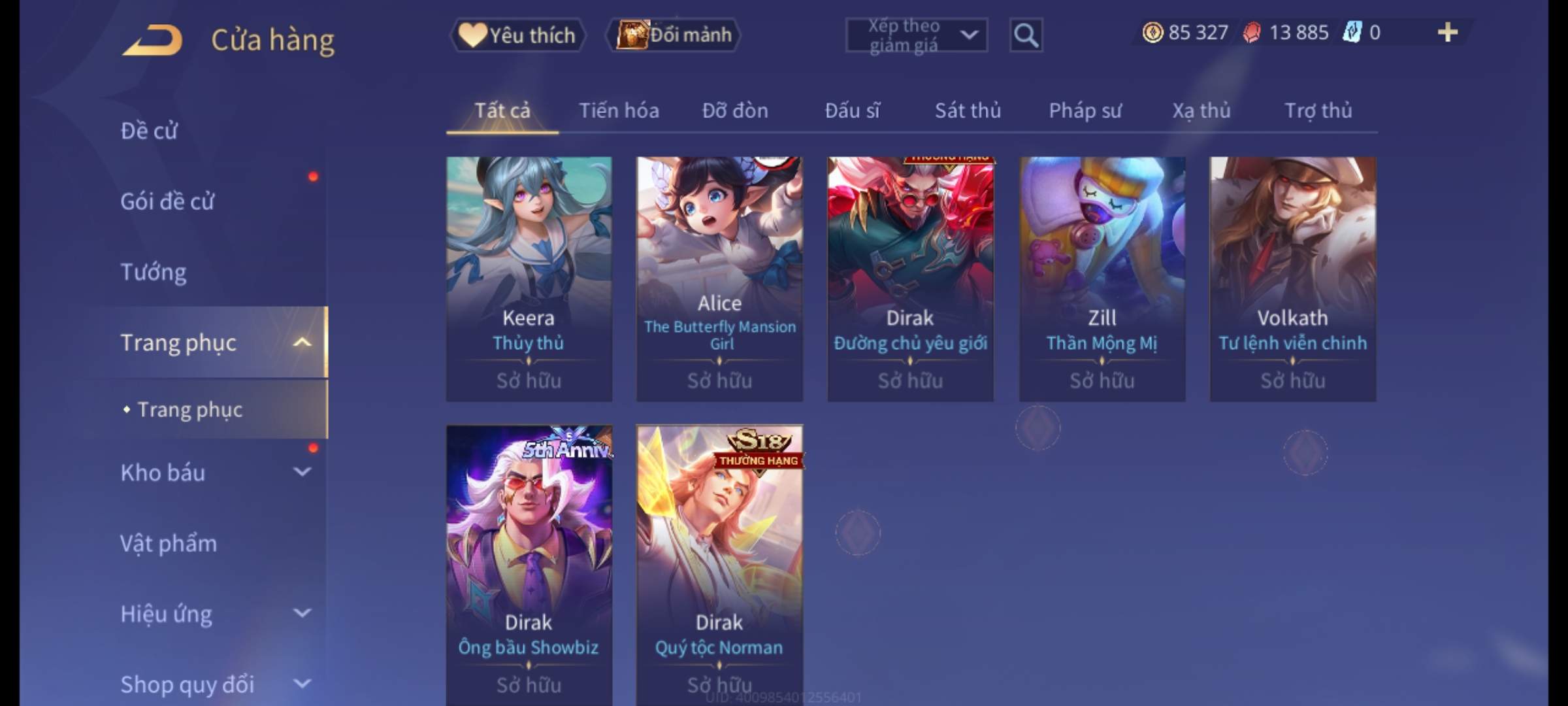Image resolution: width=1568 pixels, height=706 pixels.
Task: Switch to the Đỡ đòn tab
Action: coord(735,110)
